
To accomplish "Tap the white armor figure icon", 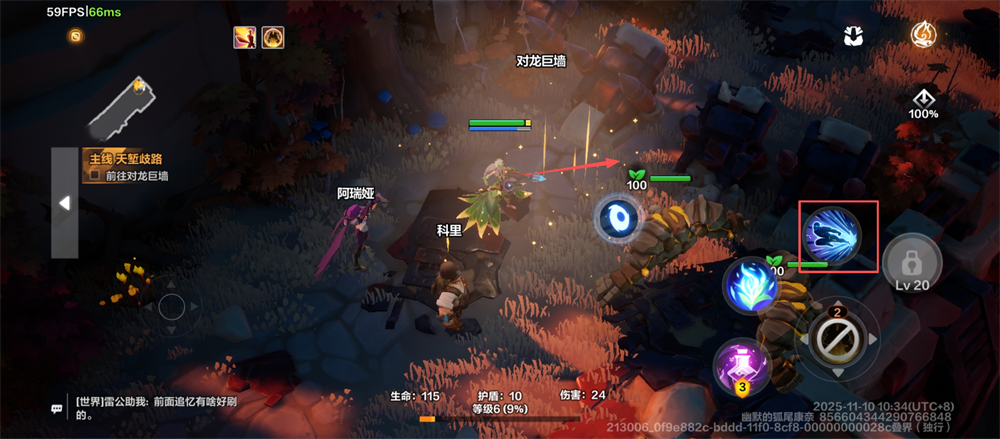I will click(853, 36).
